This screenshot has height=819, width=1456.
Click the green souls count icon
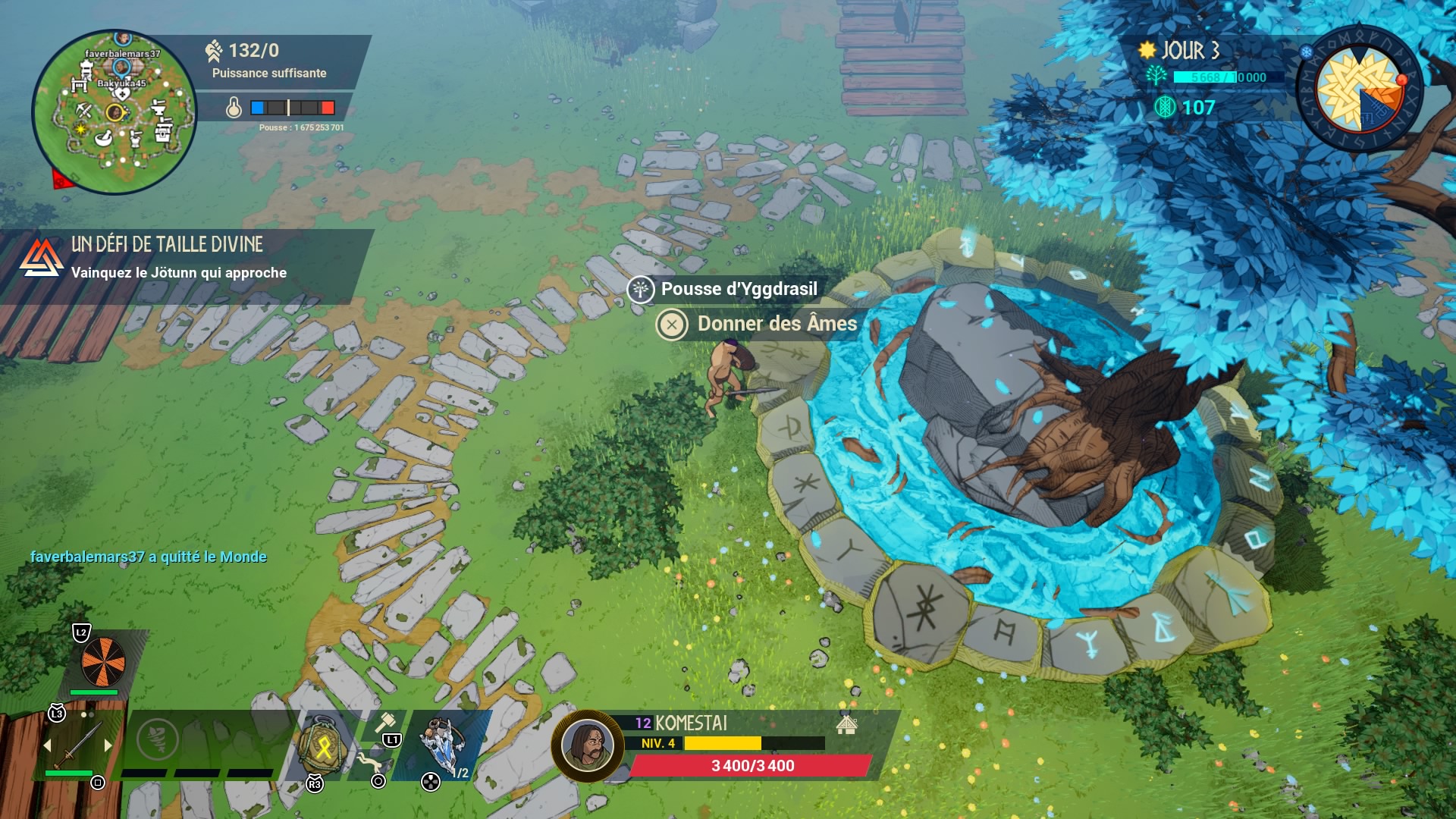tap(1165, 108)
